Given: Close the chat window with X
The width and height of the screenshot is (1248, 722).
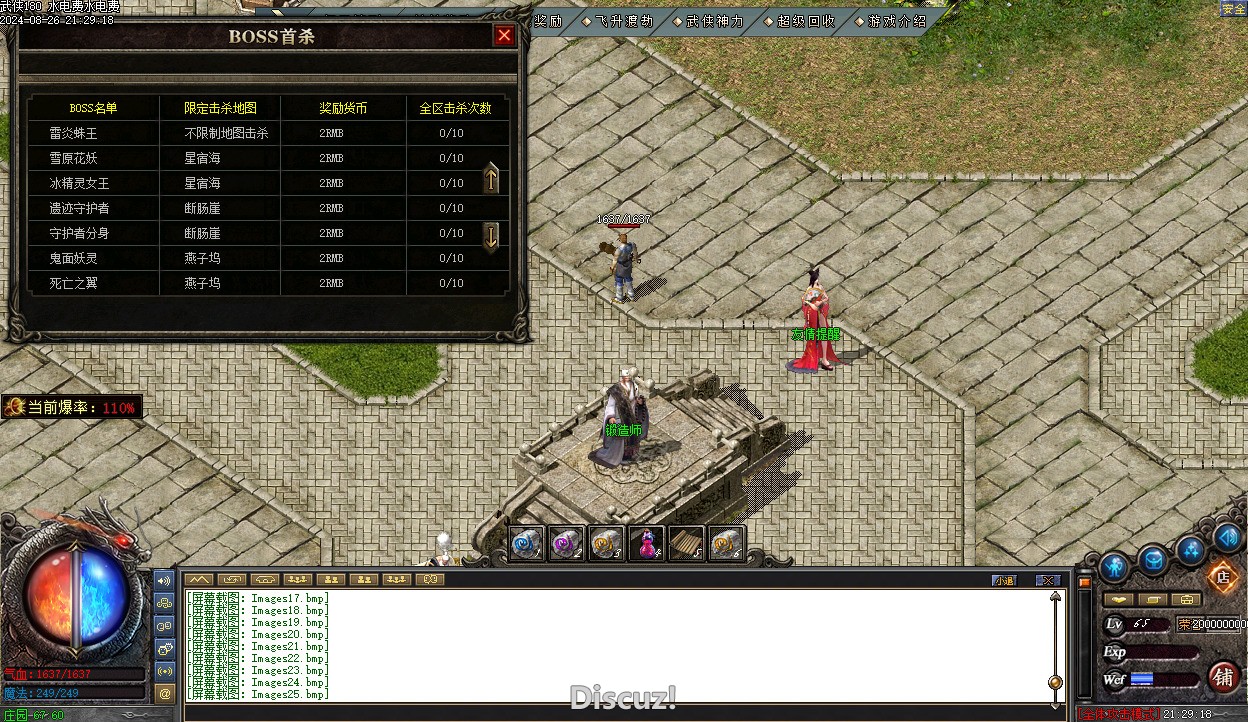Looking at the screenshot, I should point(1047,580).
